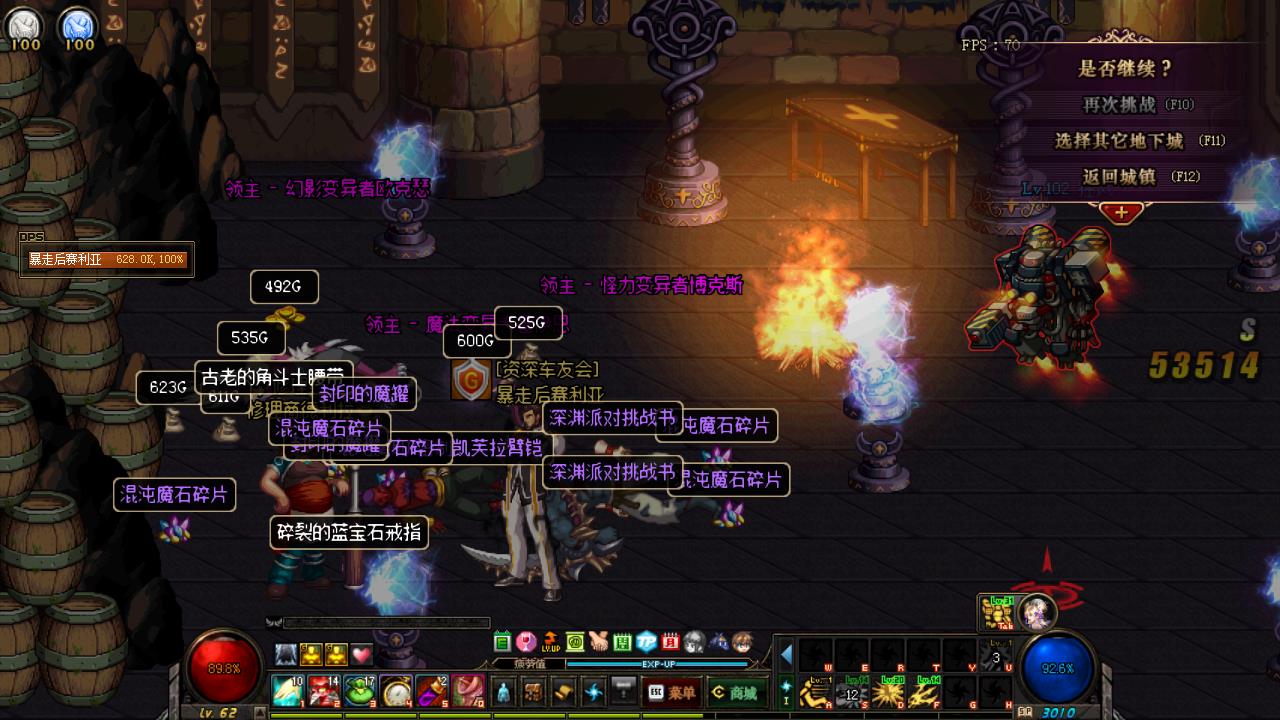
Task: Open the blue TP icon
Action: click(x=647, y=641)
